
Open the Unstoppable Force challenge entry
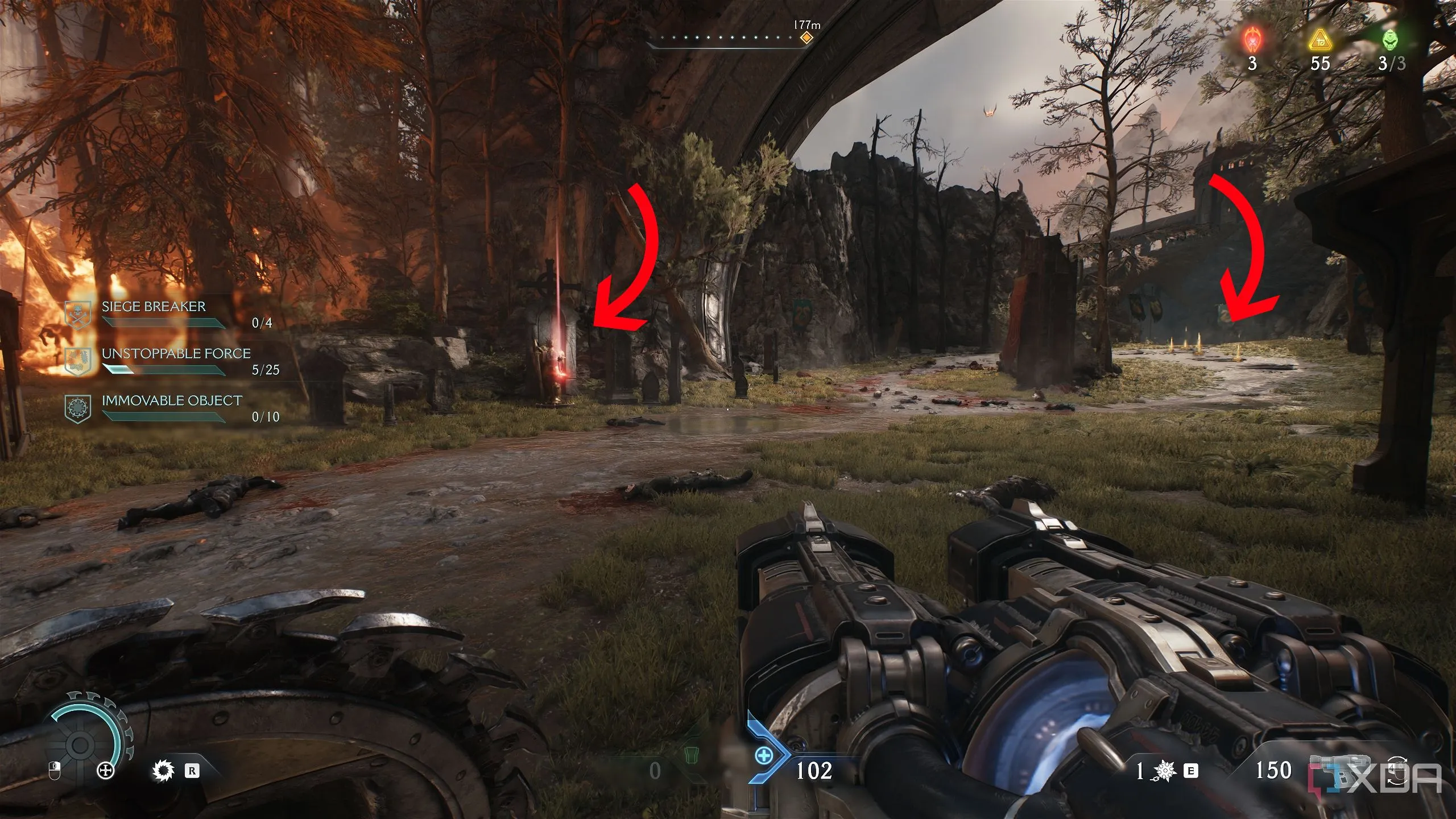click(x=176, y=354)
